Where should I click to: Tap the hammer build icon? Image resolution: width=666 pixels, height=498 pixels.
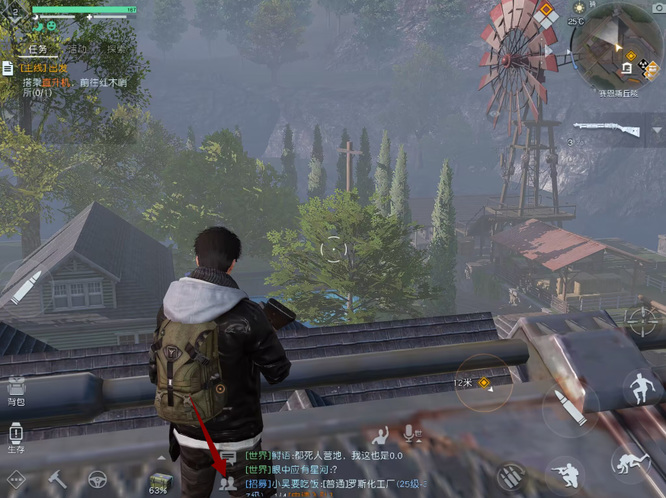point(58,479)
